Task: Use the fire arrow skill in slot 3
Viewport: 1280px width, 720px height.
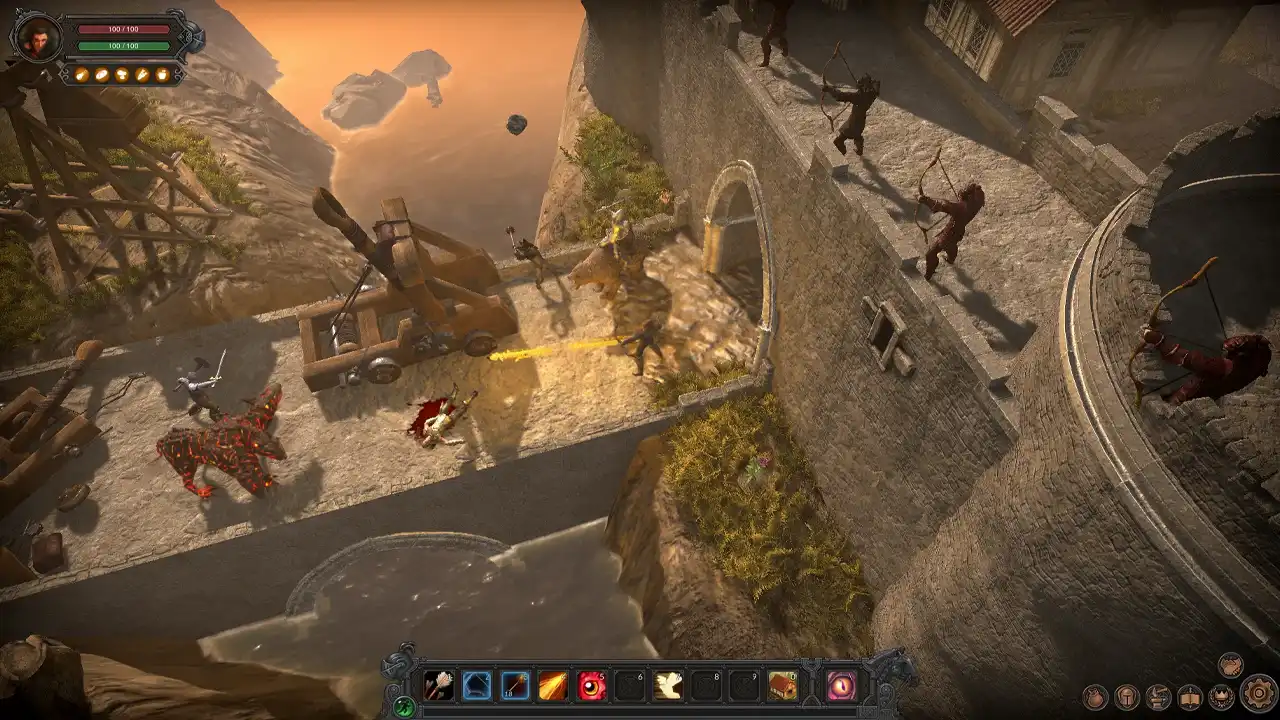Action: [x=512, y=685]
